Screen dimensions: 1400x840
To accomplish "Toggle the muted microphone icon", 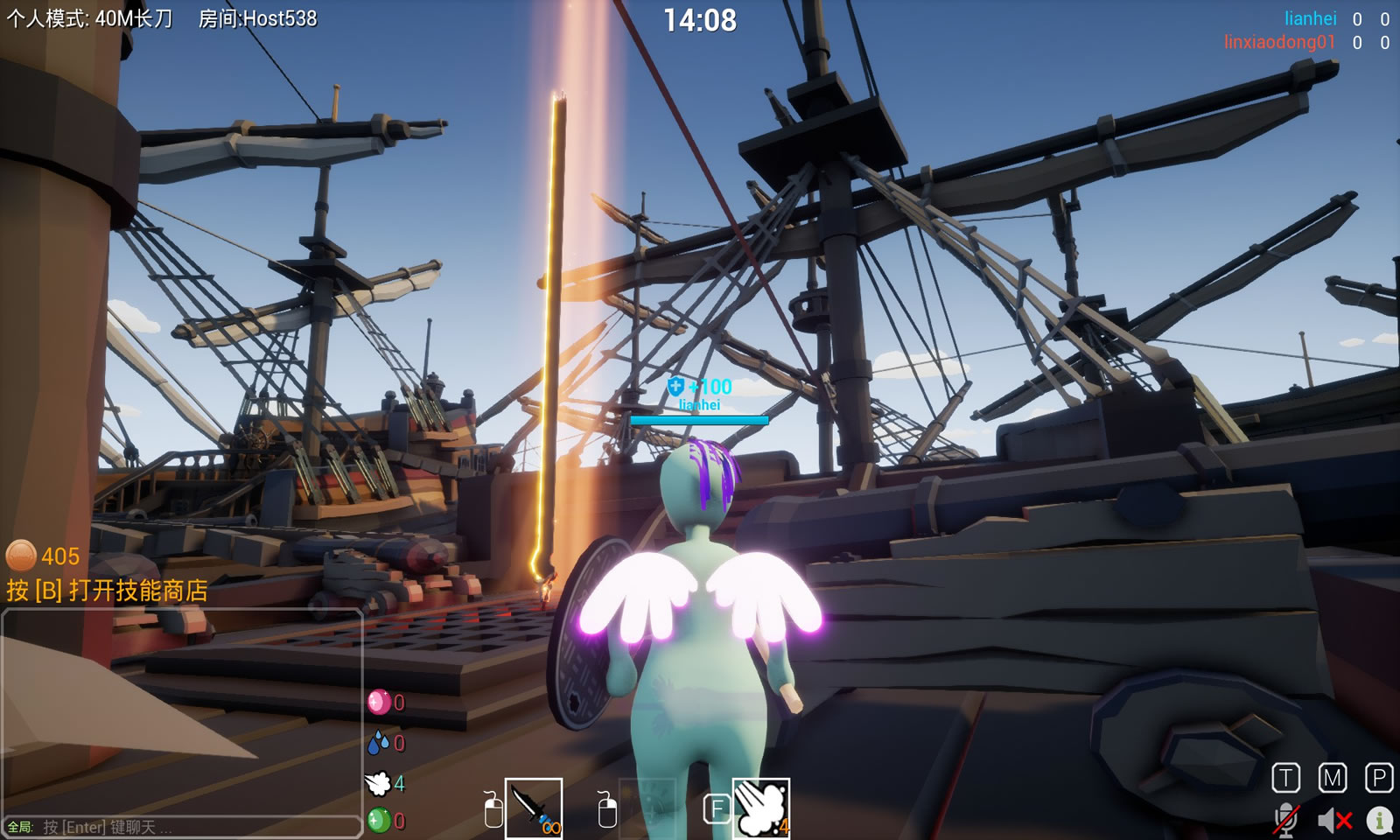I will tap(1285, 820).
